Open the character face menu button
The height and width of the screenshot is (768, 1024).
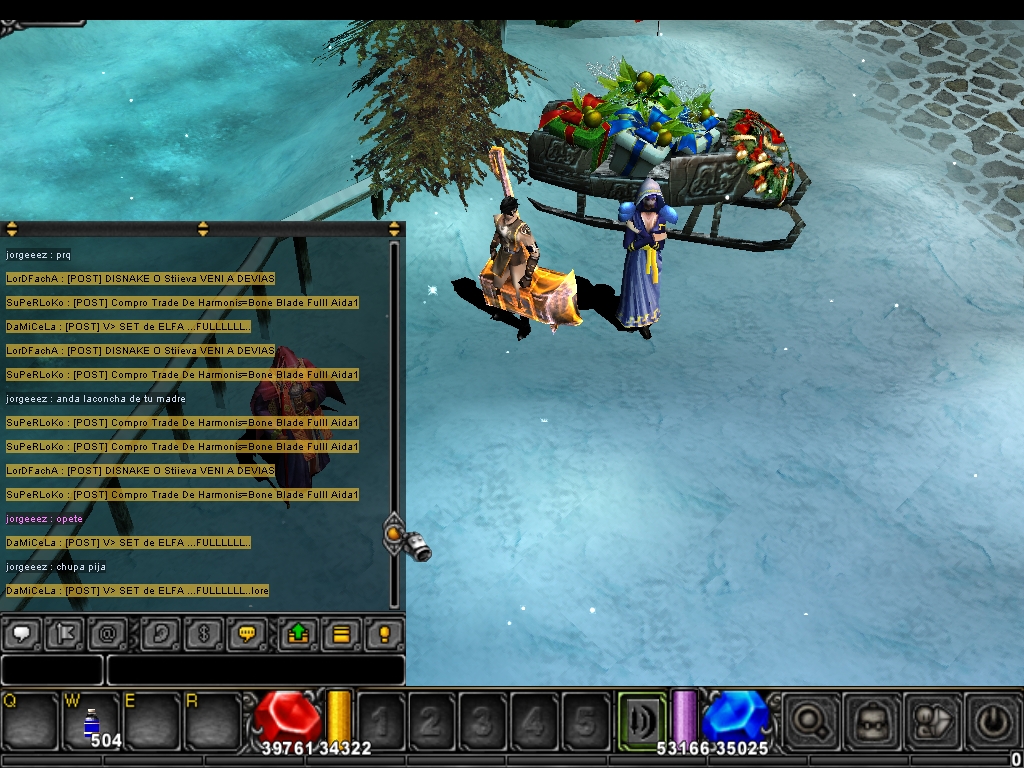pyautogui.click(x=870, y=720)
